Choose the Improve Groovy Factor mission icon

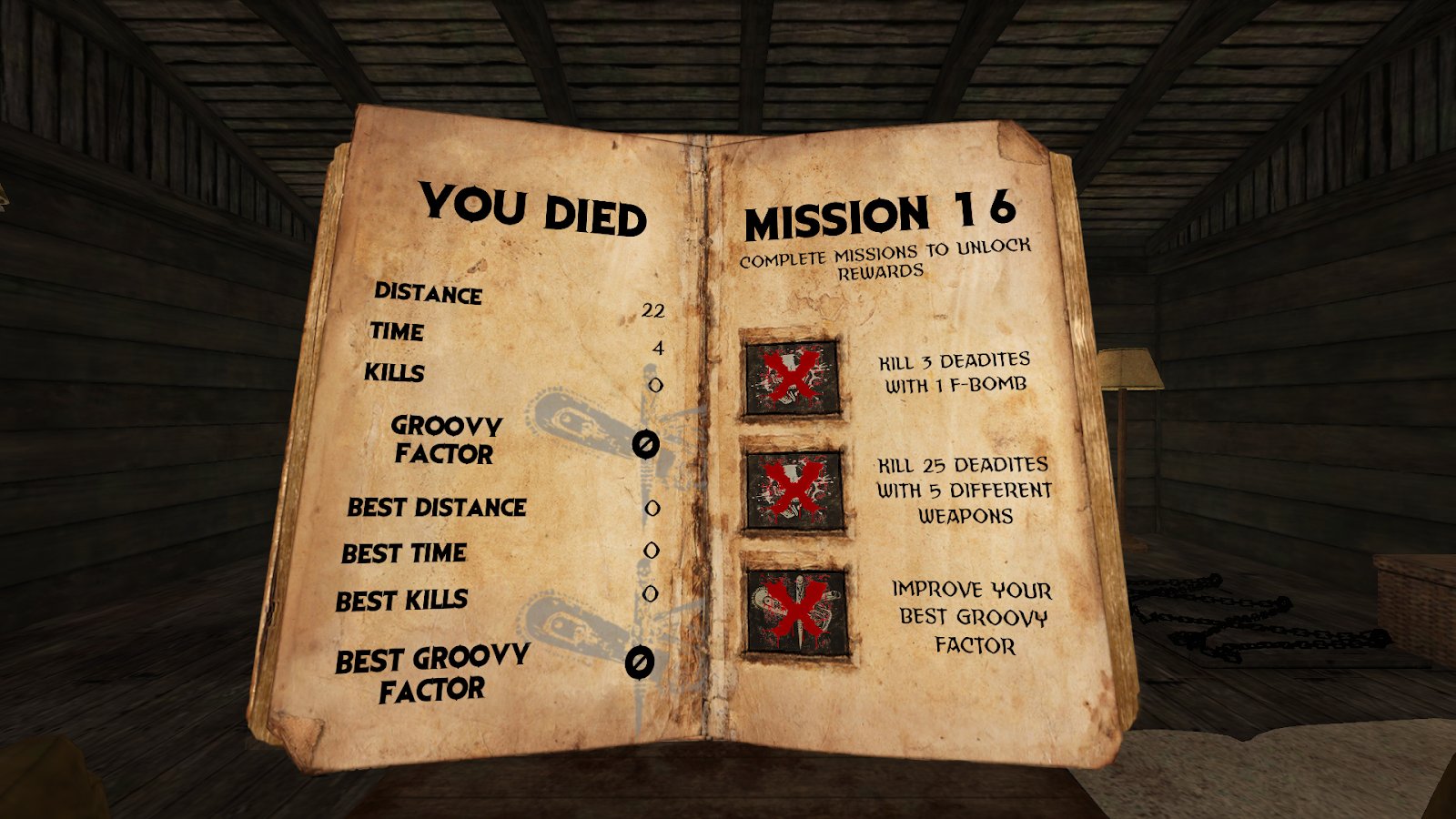pos(797,611)
